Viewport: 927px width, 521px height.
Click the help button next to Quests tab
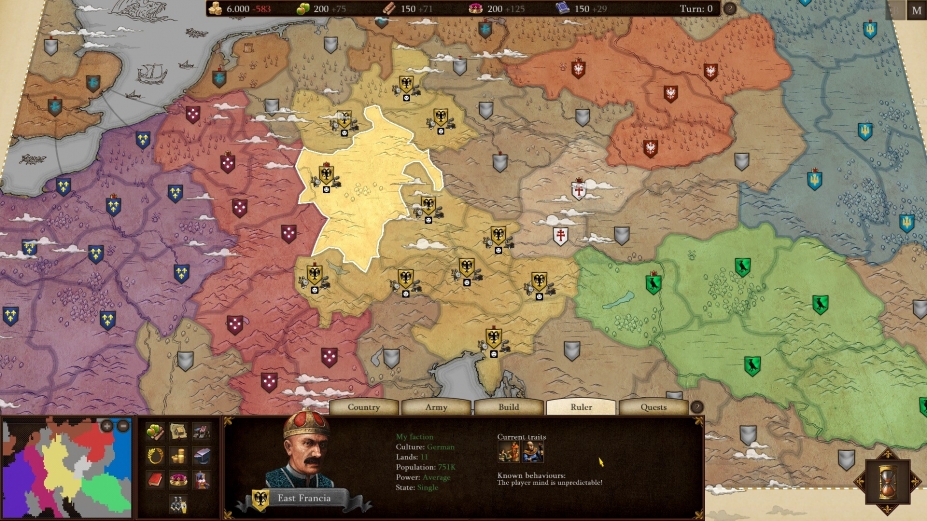697,407
